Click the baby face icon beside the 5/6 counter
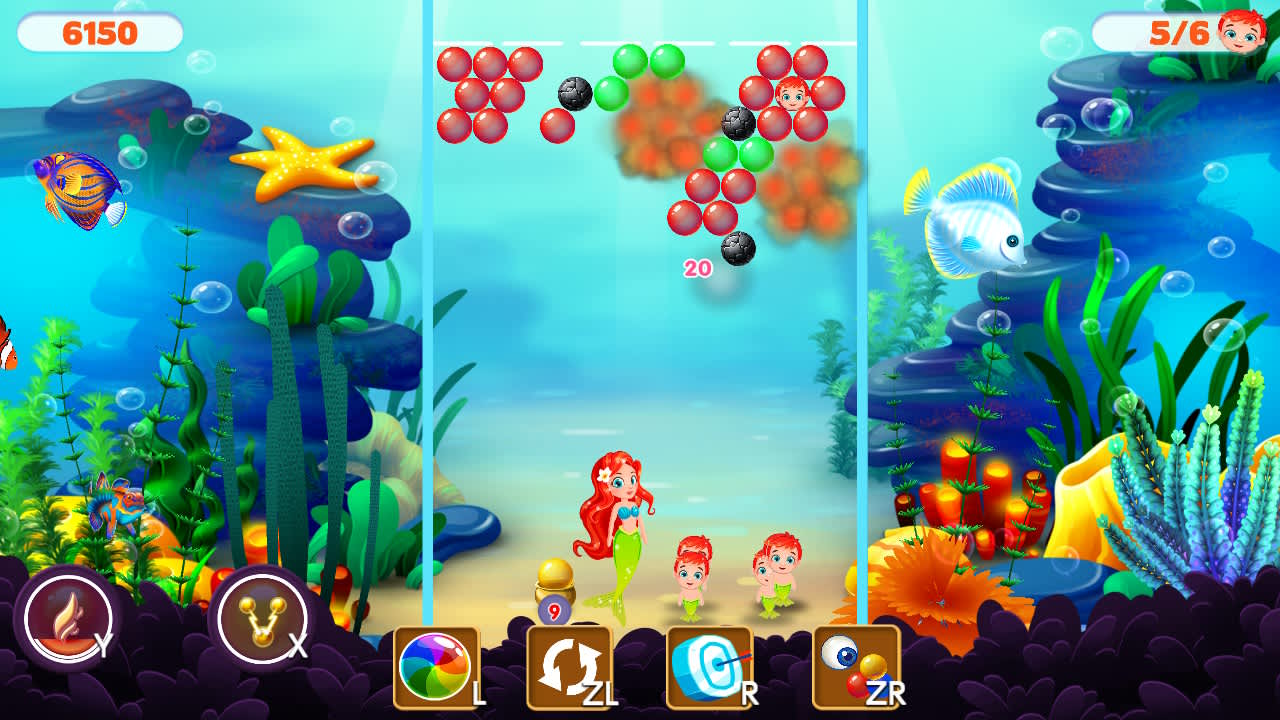1280x720 pixels. [x=1238, y=29]
